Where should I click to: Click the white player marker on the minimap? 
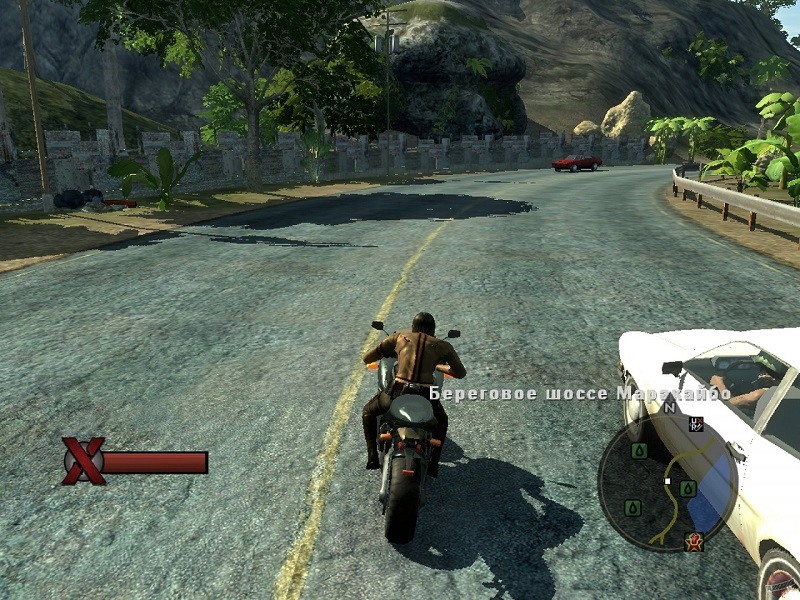click(x=667, y=482)
